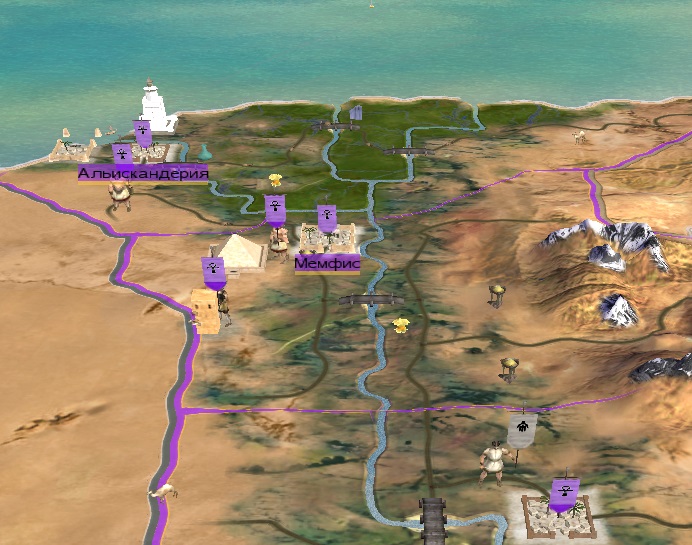Select the Альискандерия settlement label

[143, 174]
